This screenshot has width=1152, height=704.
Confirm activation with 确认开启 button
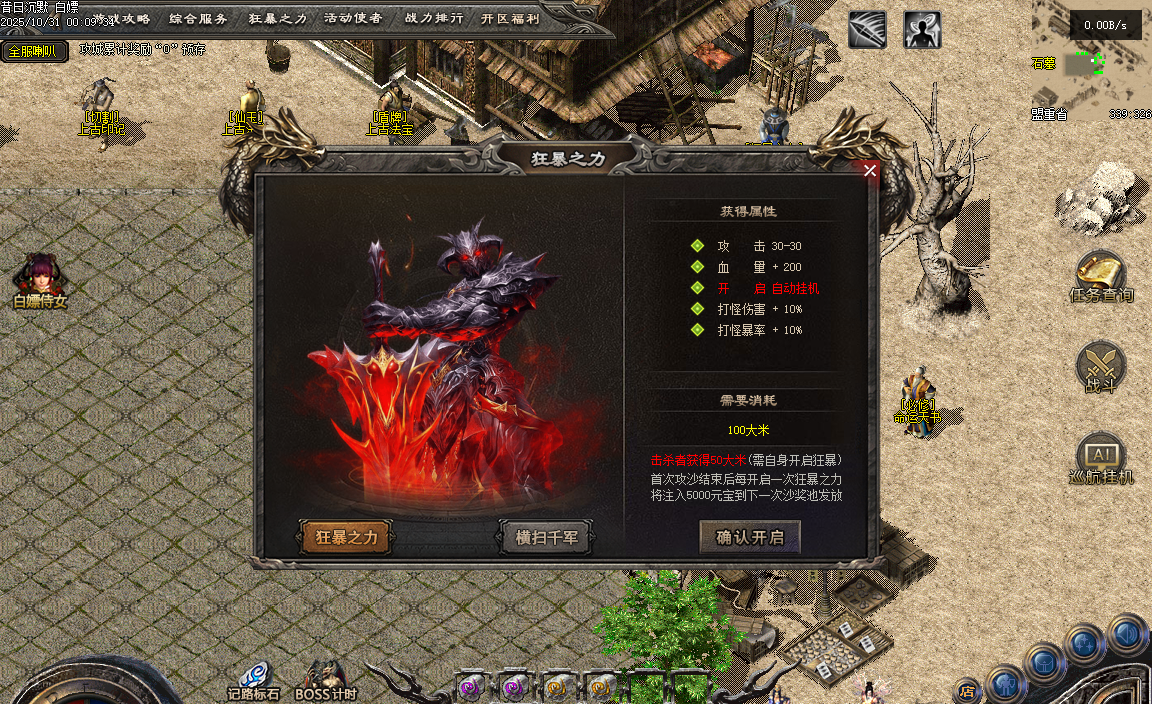[x=750, y=537]
